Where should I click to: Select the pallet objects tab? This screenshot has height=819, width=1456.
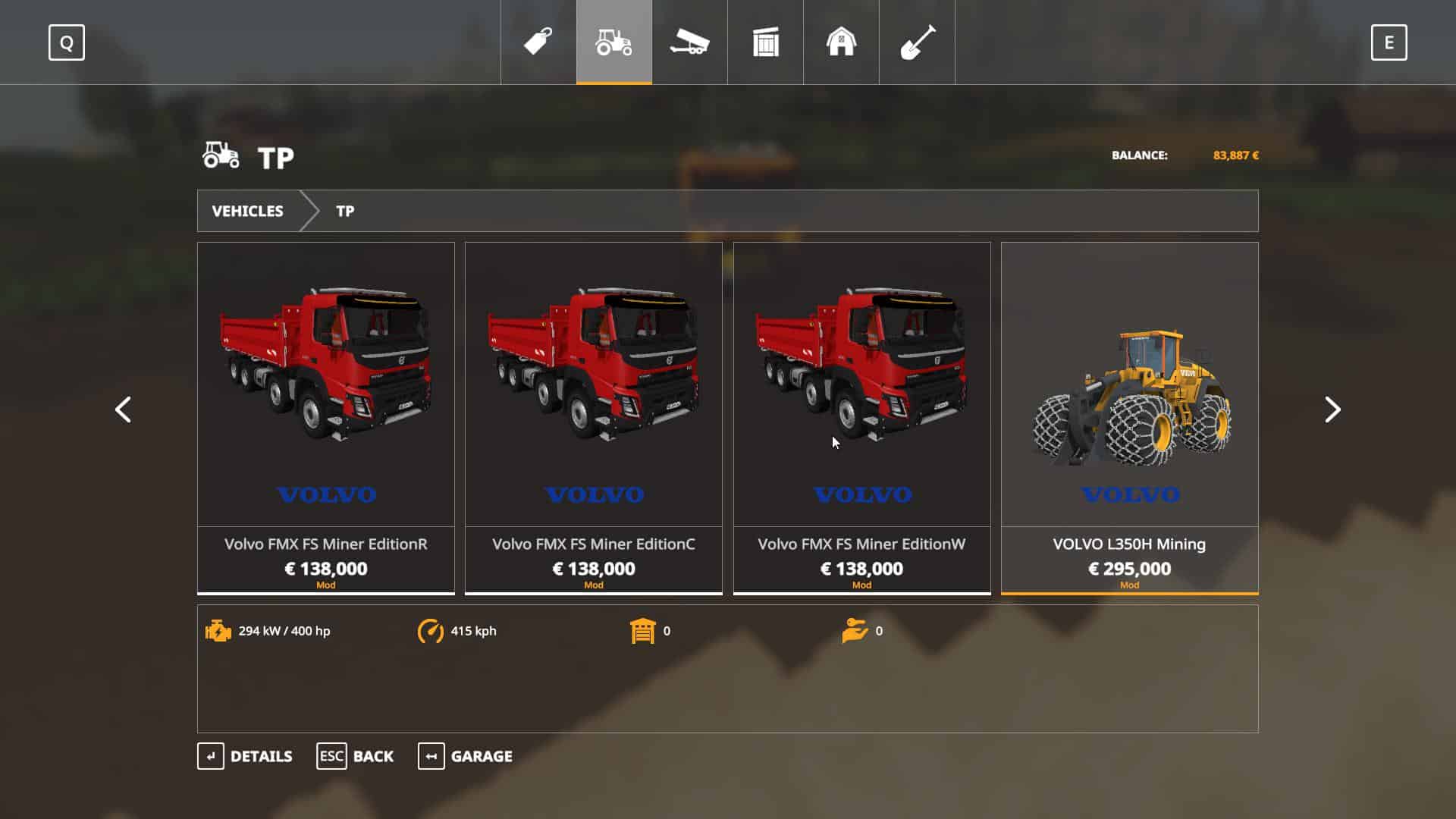click(765, 42)
